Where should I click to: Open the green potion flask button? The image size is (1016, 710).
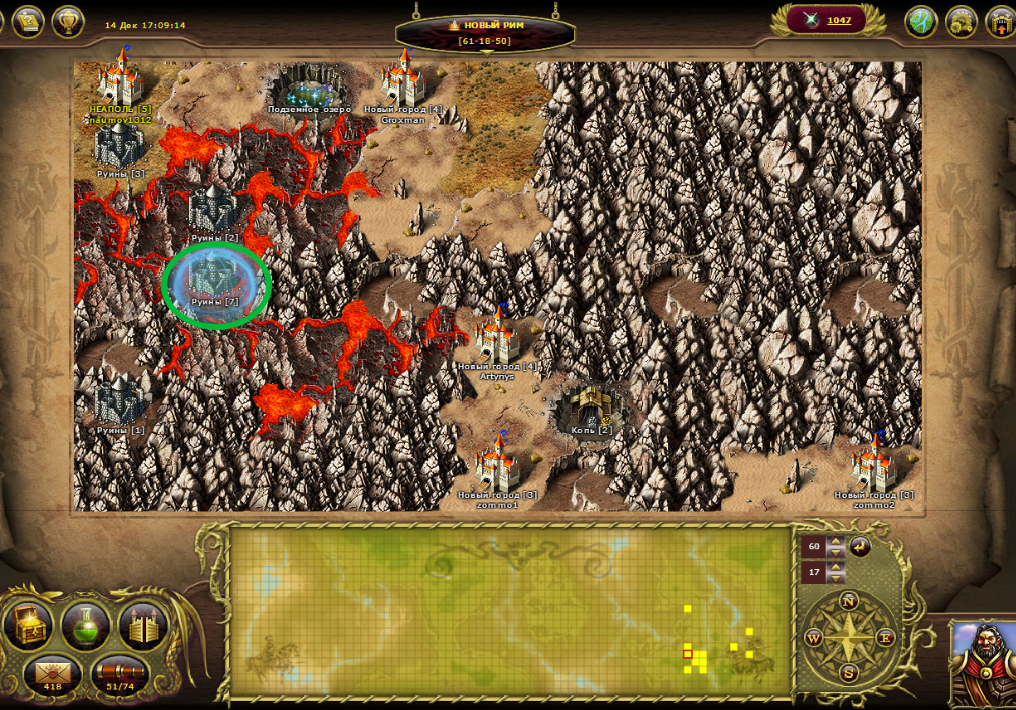86,625
